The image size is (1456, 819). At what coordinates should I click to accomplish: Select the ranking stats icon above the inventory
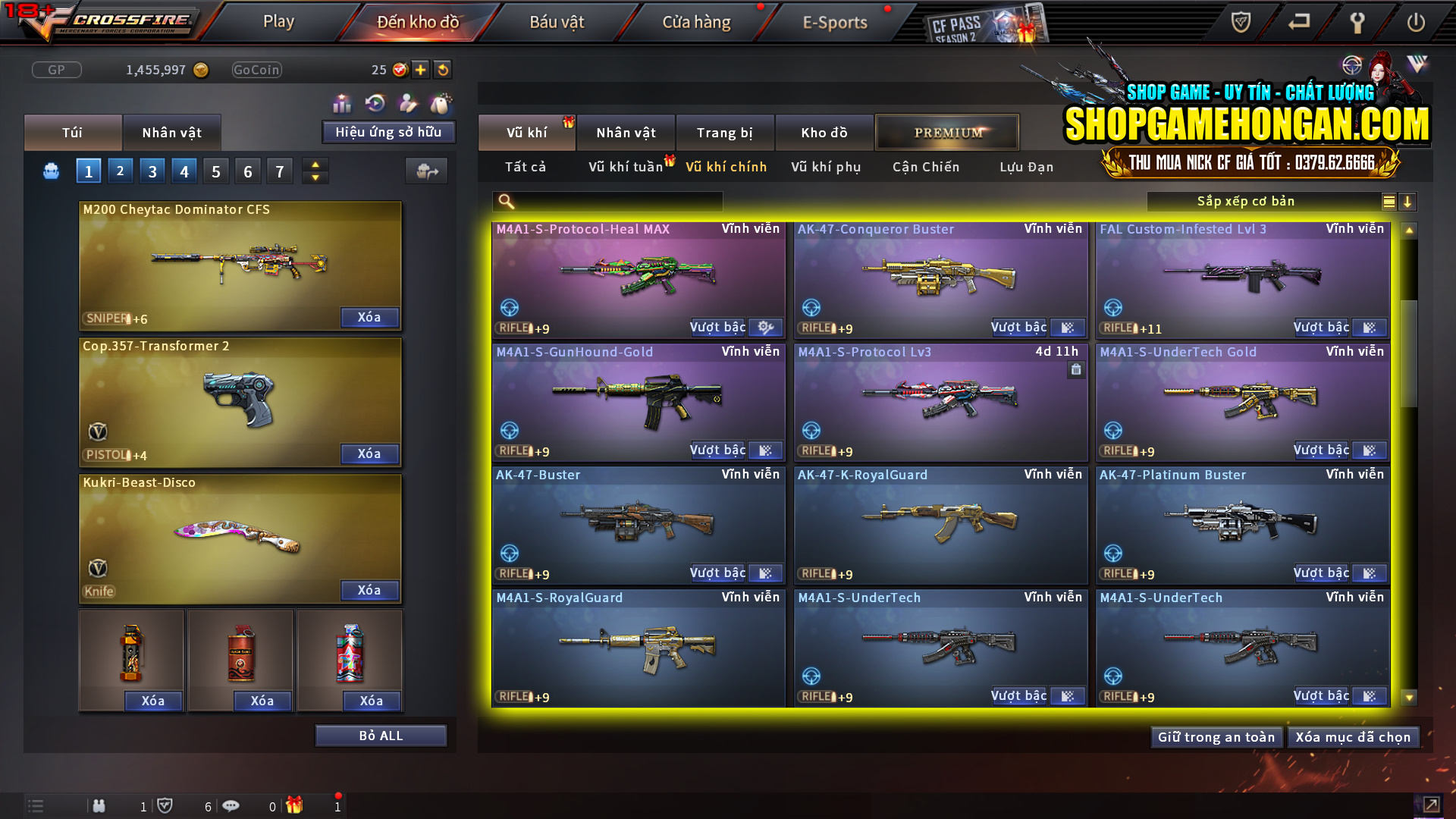342,102
